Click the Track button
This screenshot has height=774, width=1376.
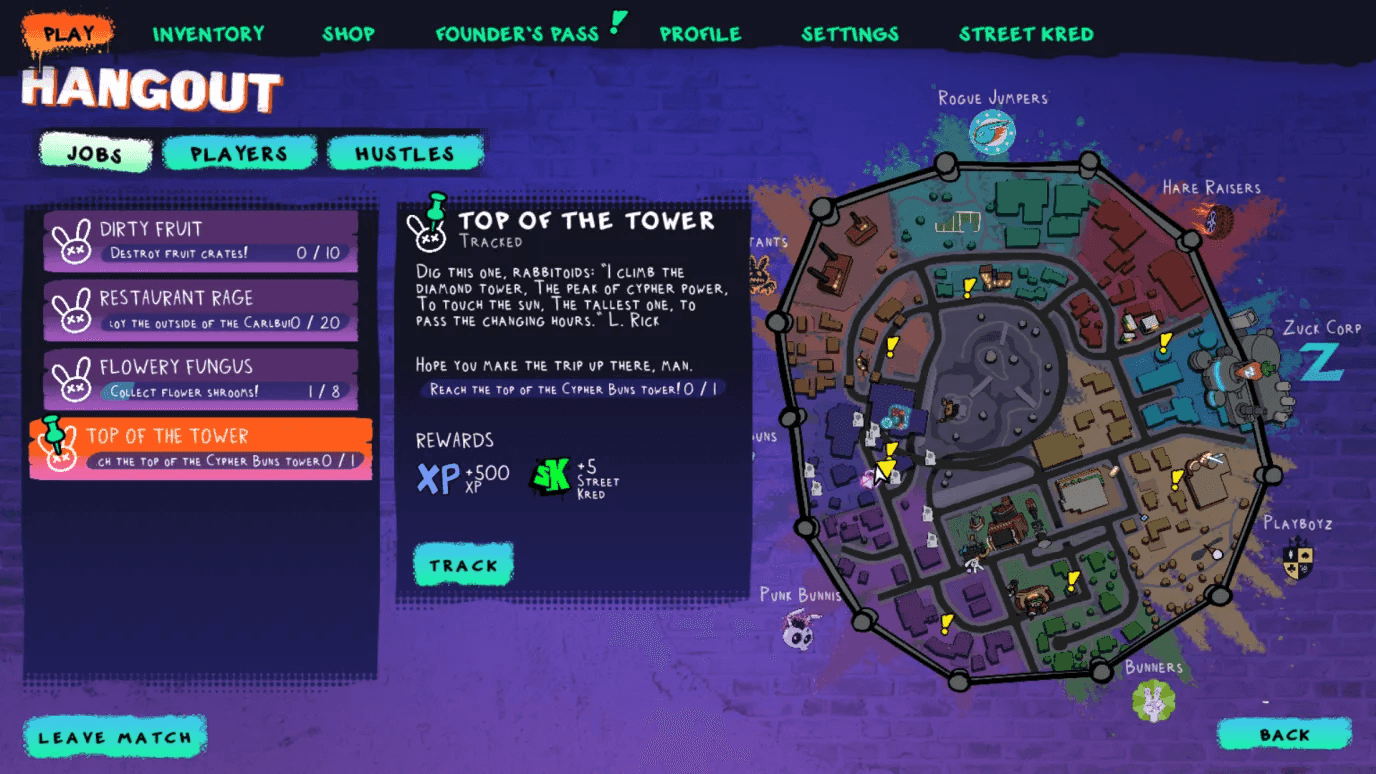point(463,565)
